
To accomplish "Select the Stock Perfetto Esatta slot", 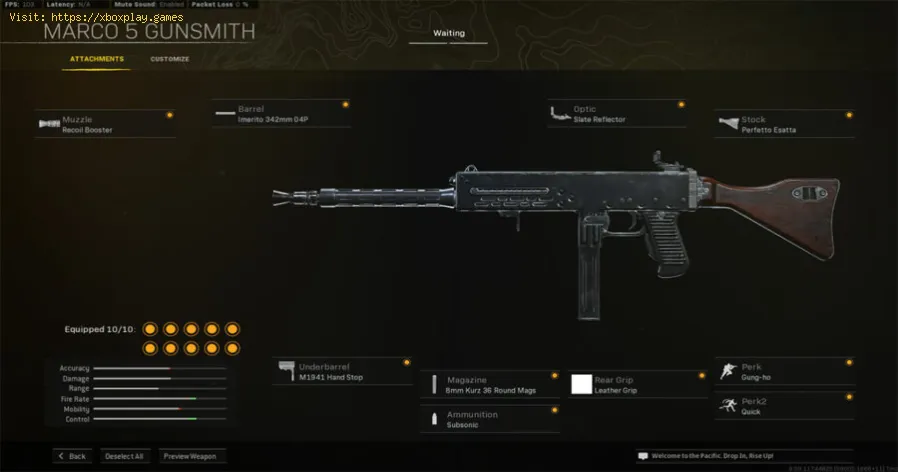I will coord(785,124).
